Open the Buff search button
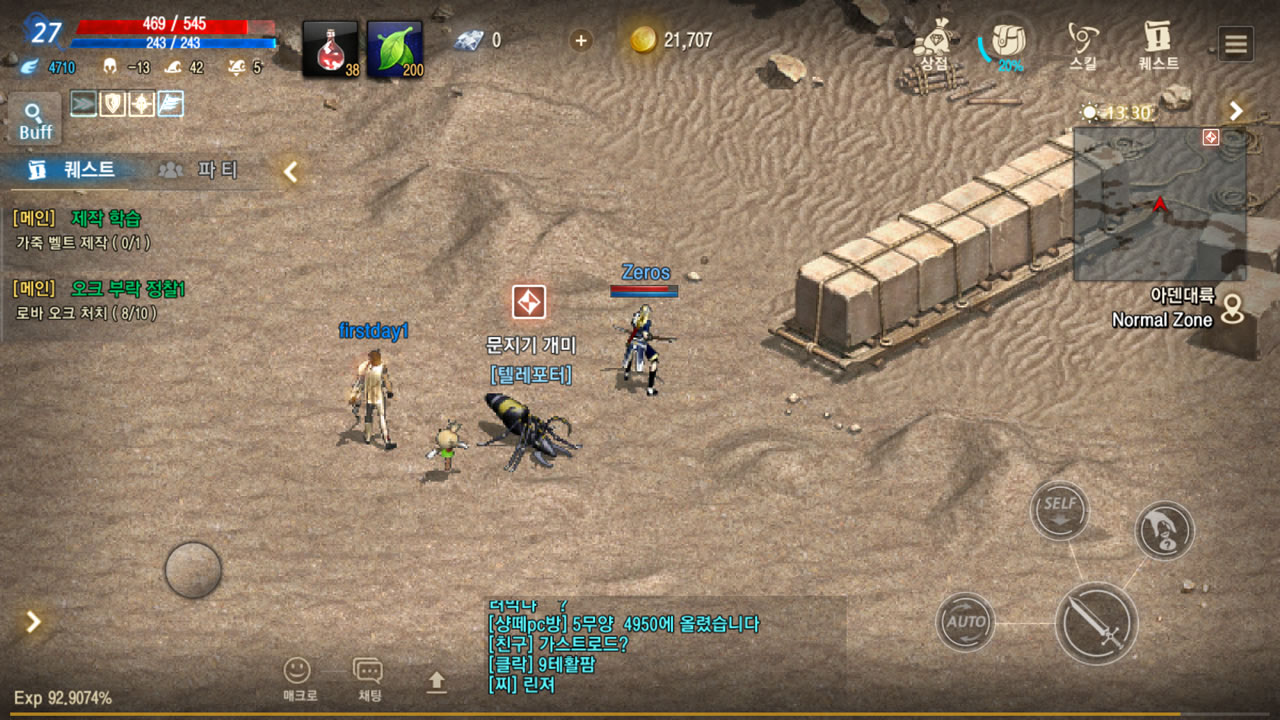The height and width of the screenshot is (720, 1280). (35, 120)
